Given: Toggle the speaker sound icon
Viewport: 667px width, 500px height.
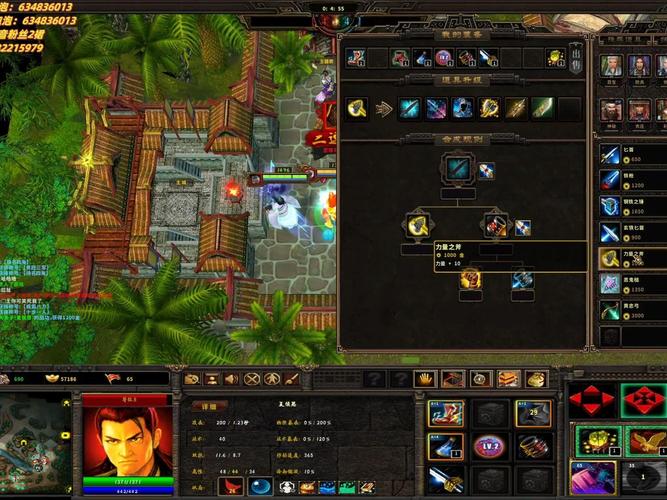Looking at the screenshot, I should pos(232,379).
